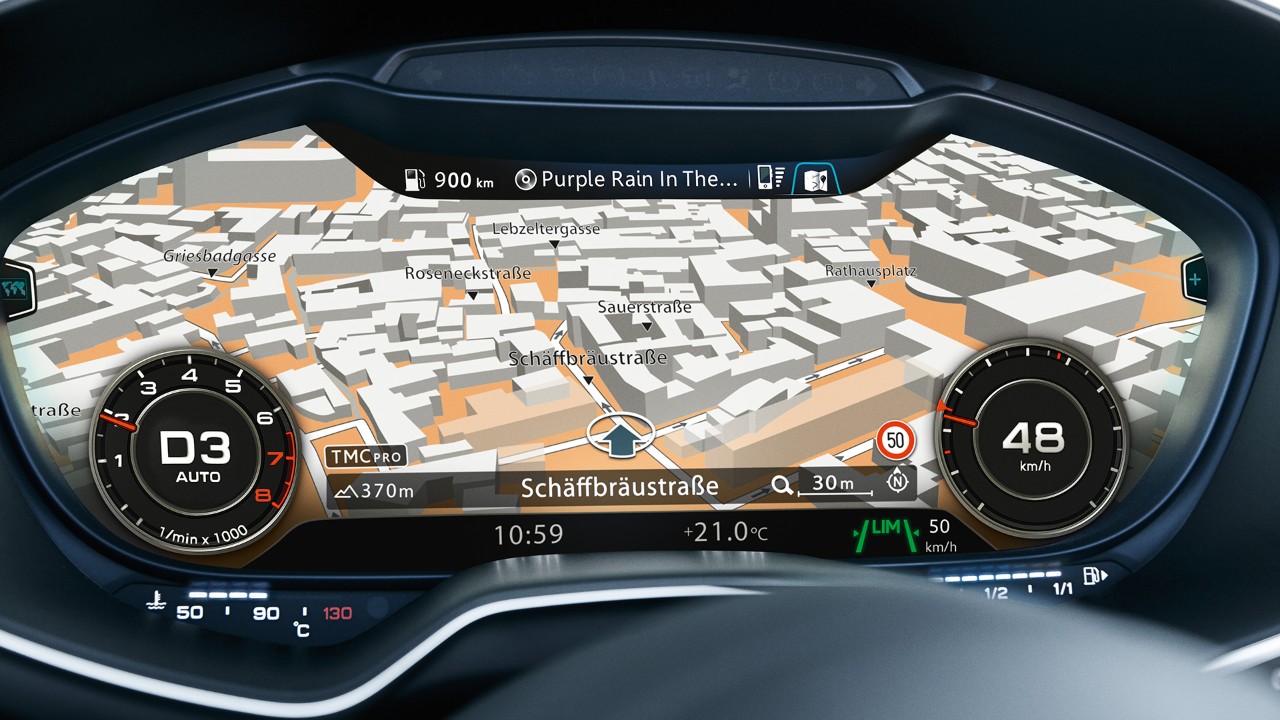Click the world map button on left edge
The width and height of the screenshot is (1280, 720).
pos(14,287)
